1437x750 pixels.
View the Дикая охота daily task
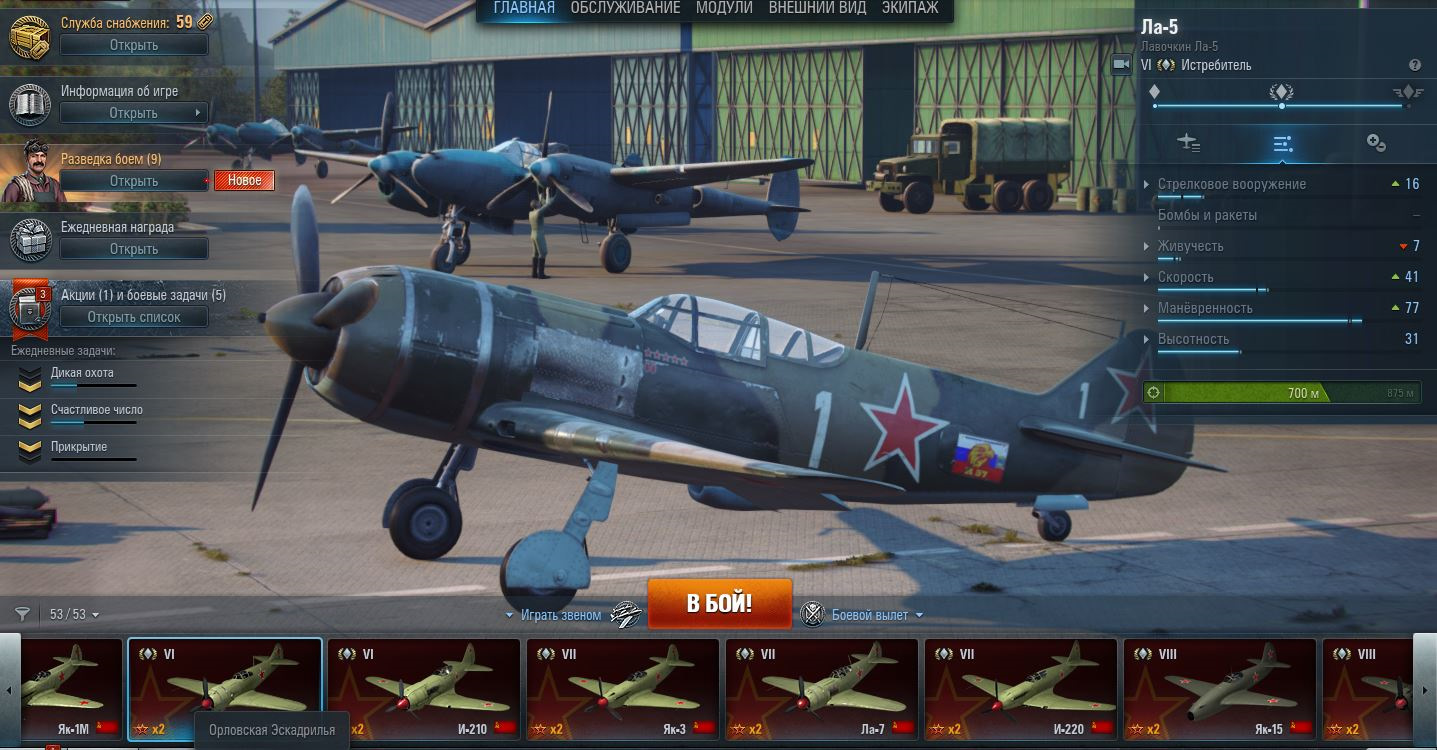click(x=82, y=373)
